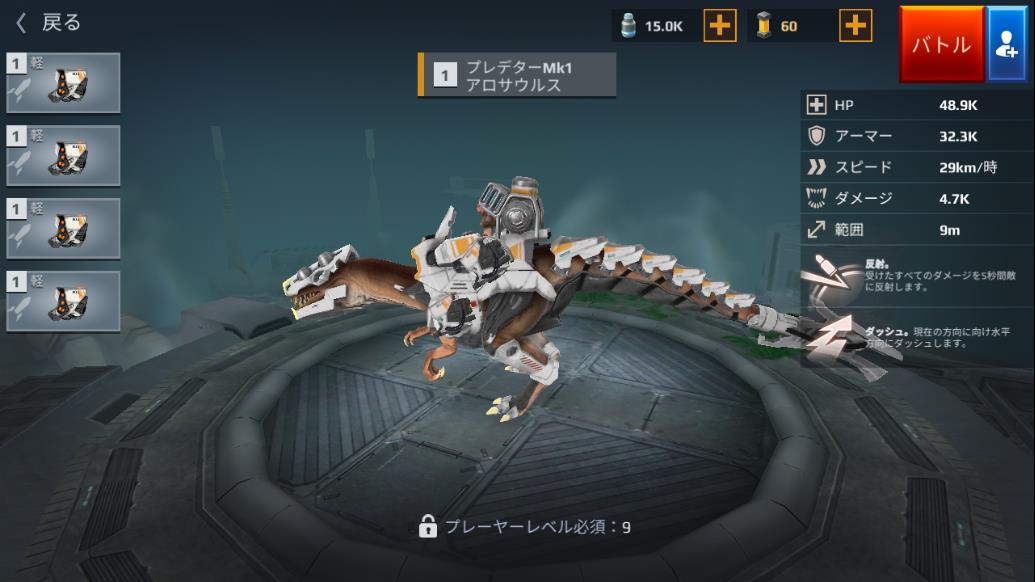This screenshot has height=582, width=1035.
Task: View the ダッシュ ability description
Action: pos(915,337)
